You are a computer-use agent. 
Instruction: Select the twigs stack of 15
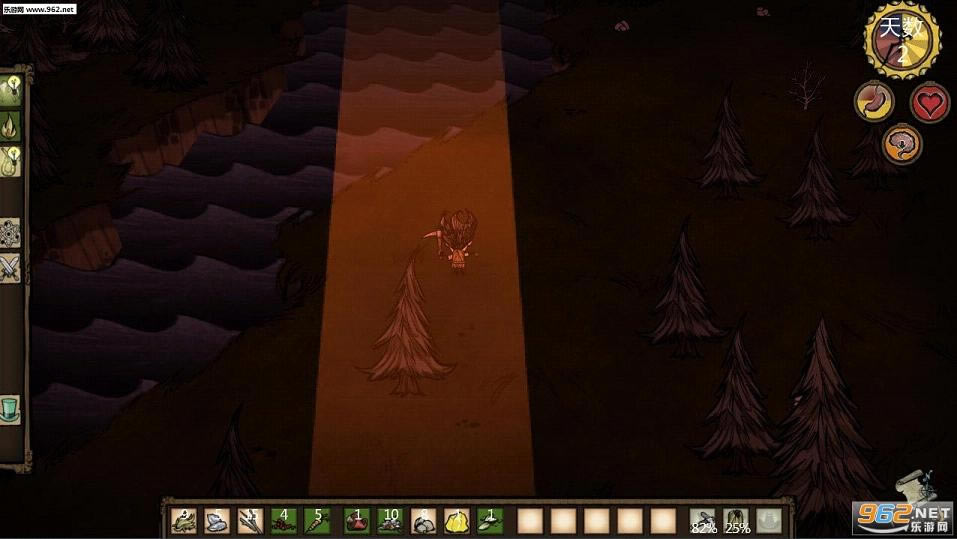(250, 520)
